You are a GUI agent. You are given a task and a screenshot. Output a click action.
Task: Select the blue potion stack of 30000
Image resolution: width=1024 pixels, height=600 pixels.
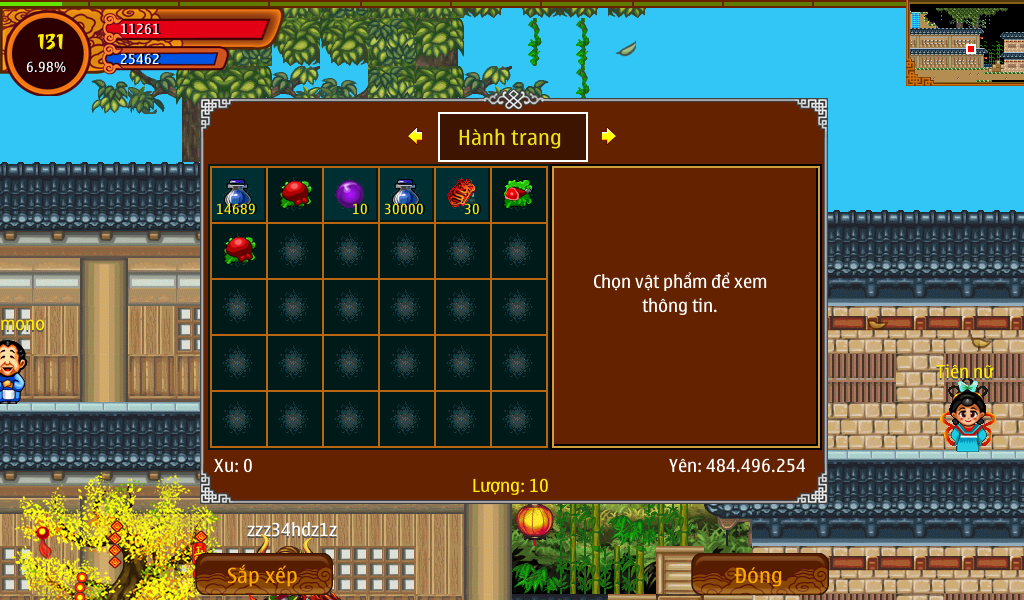pyautogui.click(x=405, y=195)
